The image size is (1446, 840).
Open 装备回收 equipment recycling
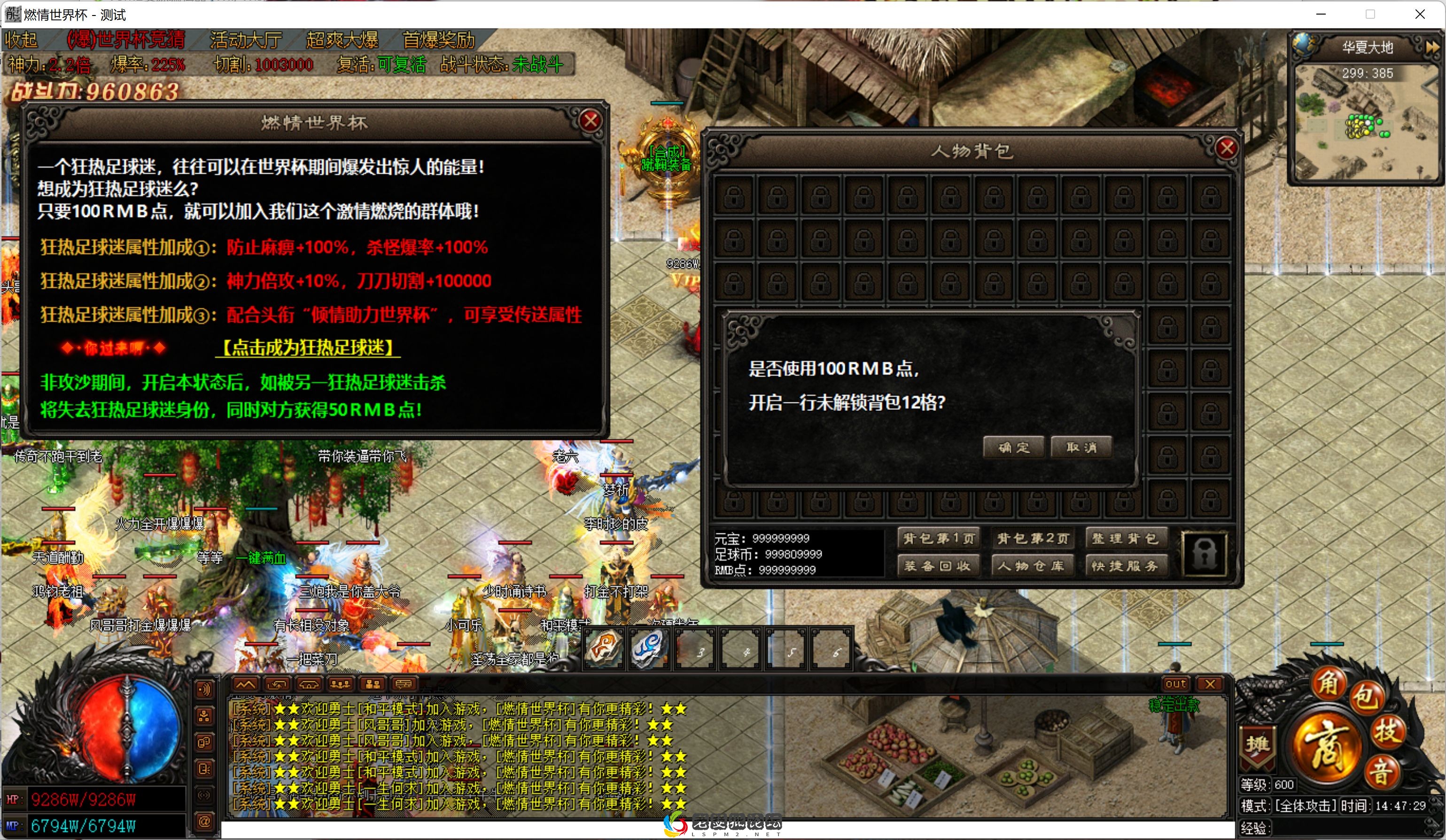[939, 566]
